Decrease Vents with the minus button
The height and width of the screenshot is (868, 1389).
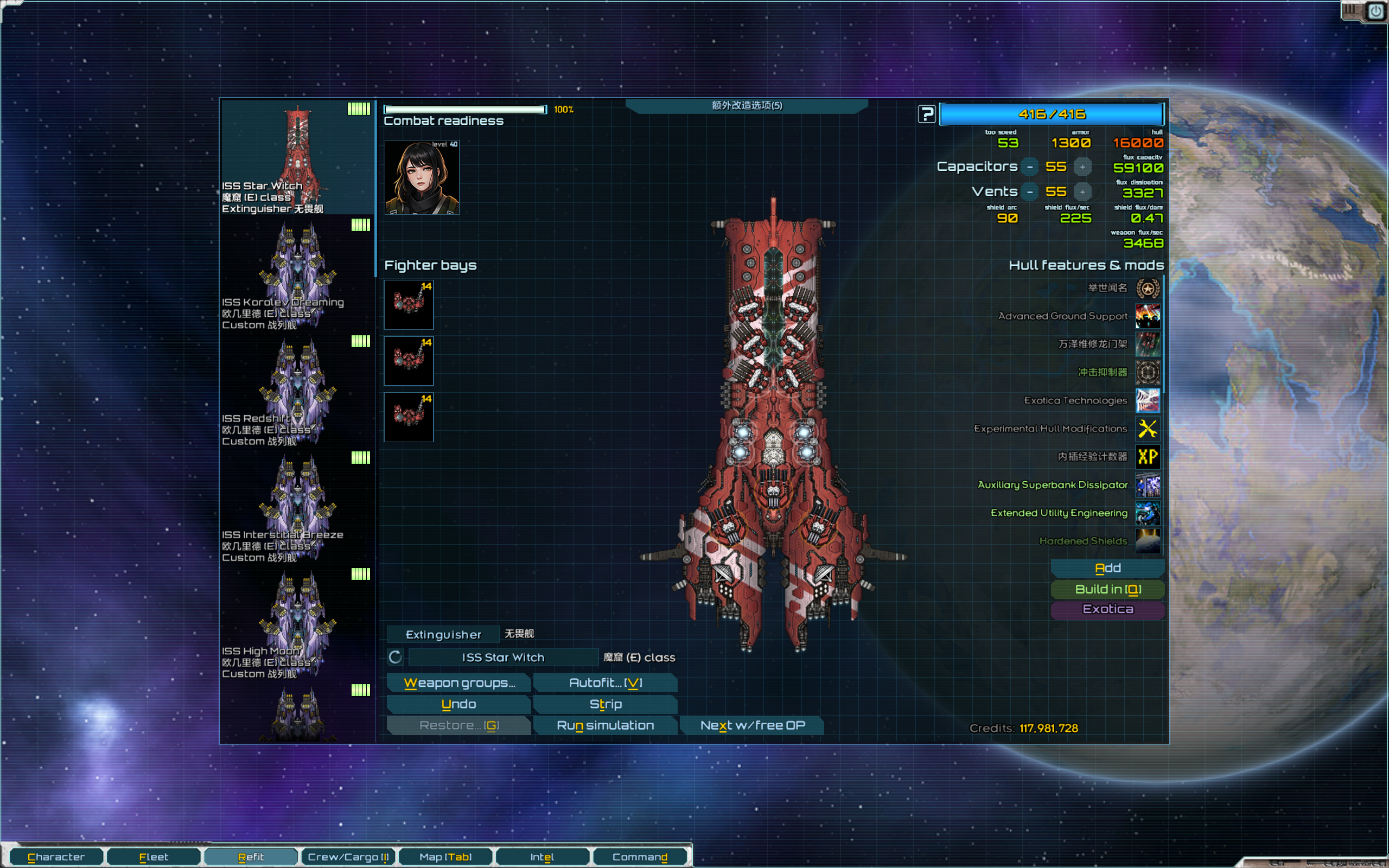(x=1030, y=192)
